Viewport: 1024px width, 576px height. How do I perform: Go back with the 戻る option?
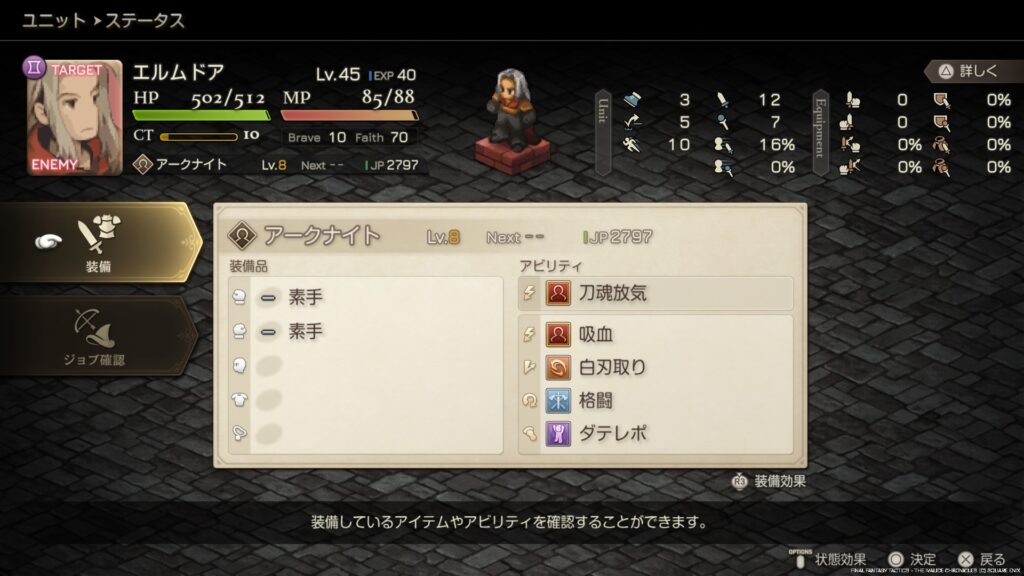[x=981, y=559]
